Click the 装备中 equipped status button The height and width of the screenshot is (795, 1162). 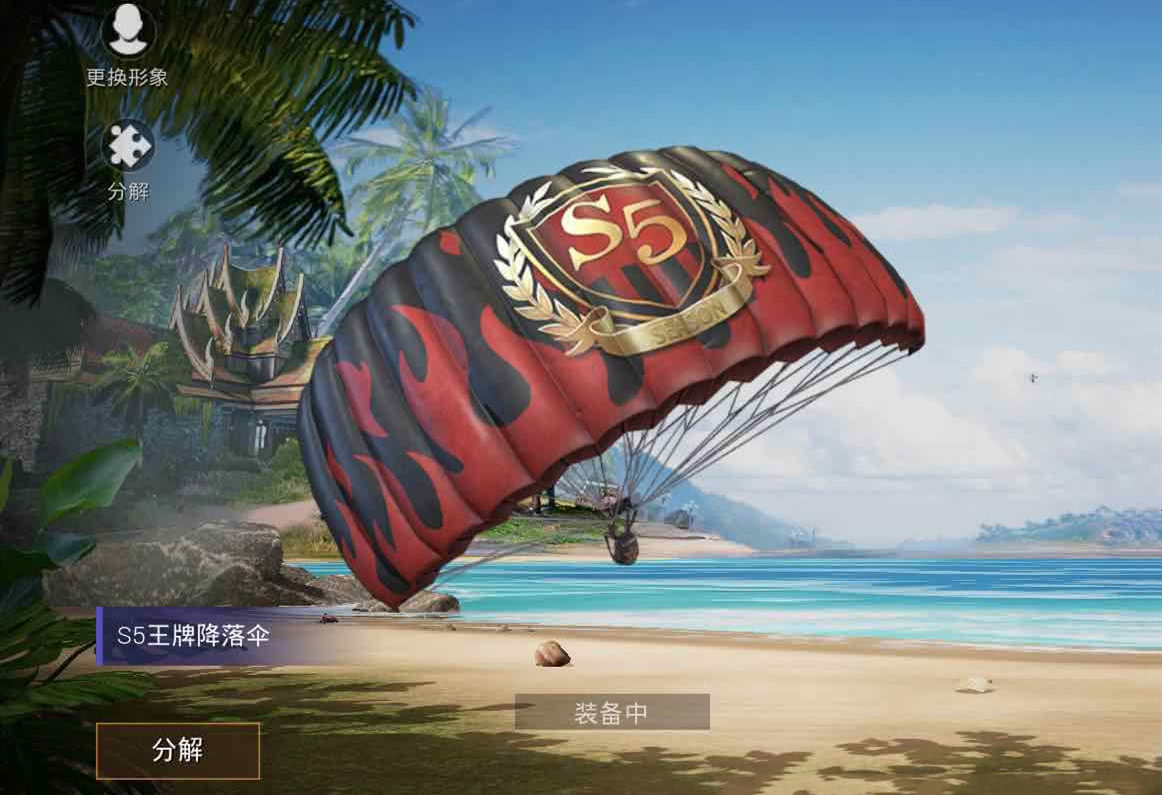pos(611,712)
